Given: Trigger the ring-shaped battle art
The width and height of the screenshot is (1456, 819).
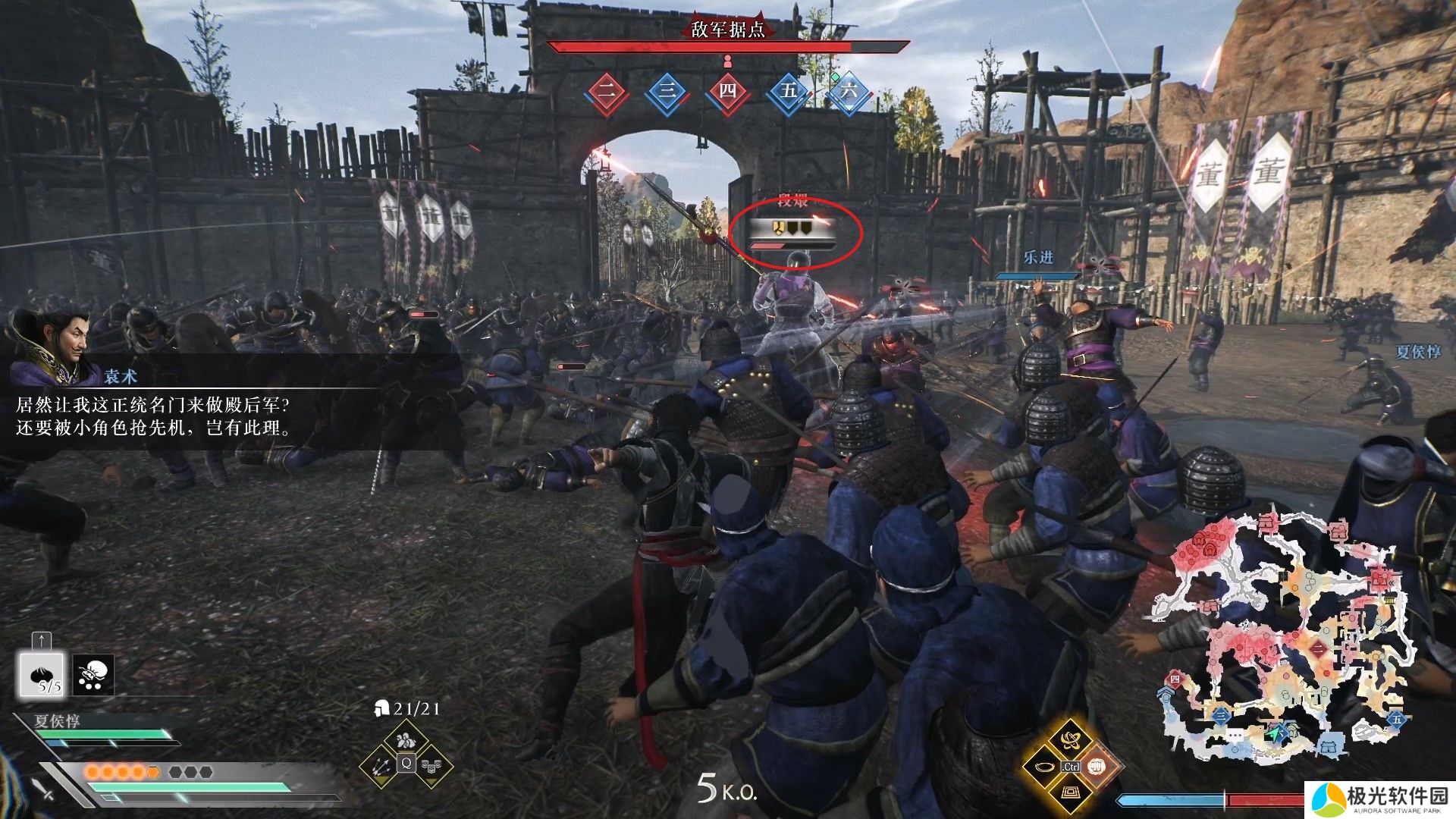Looking at the screenshot, I should [x=1044, y=767].
